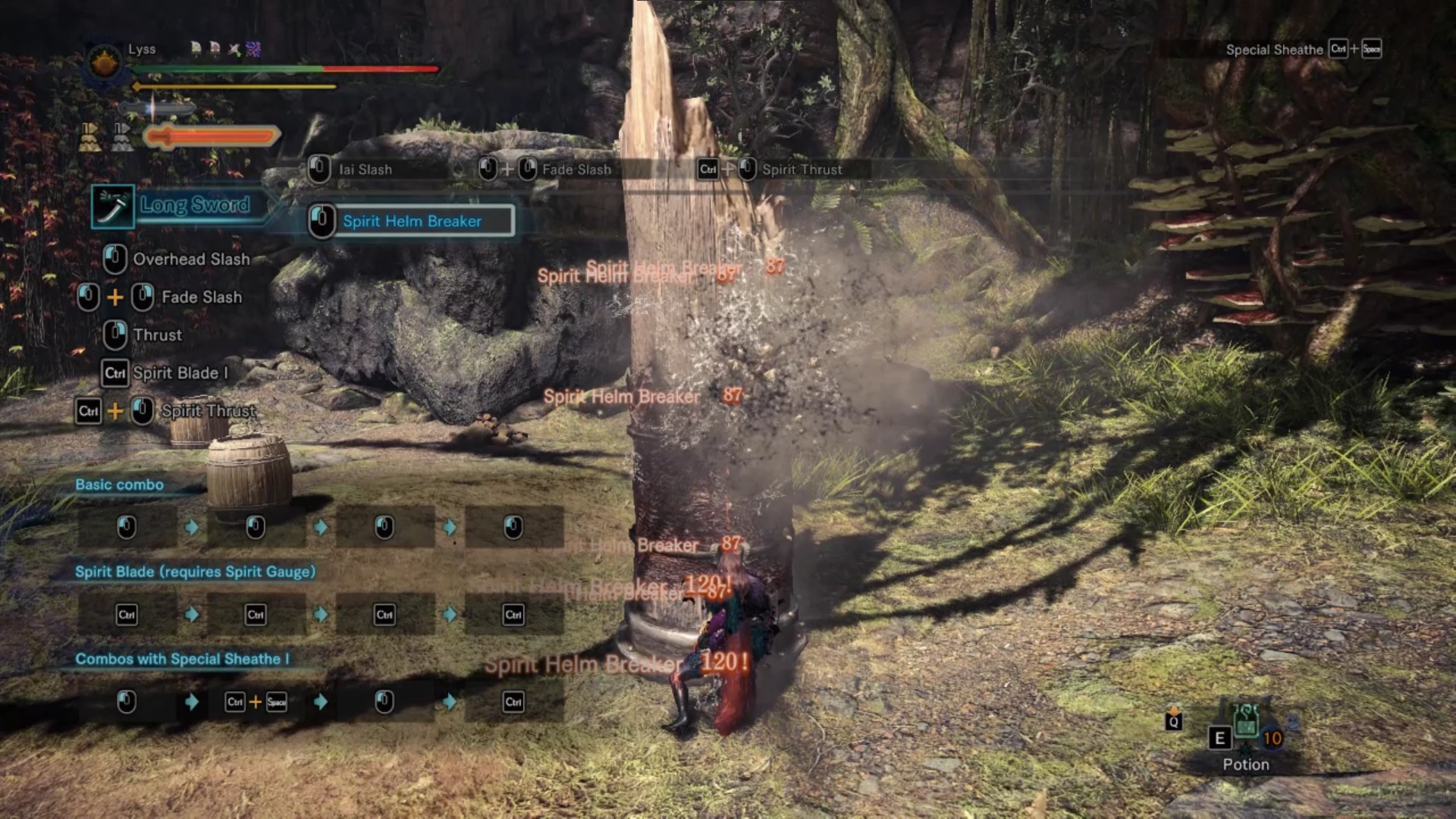This screenshot has height=819, width=1456.
Task: Click the Long Sword weapon icon
Action: click(x=112, y=206)
